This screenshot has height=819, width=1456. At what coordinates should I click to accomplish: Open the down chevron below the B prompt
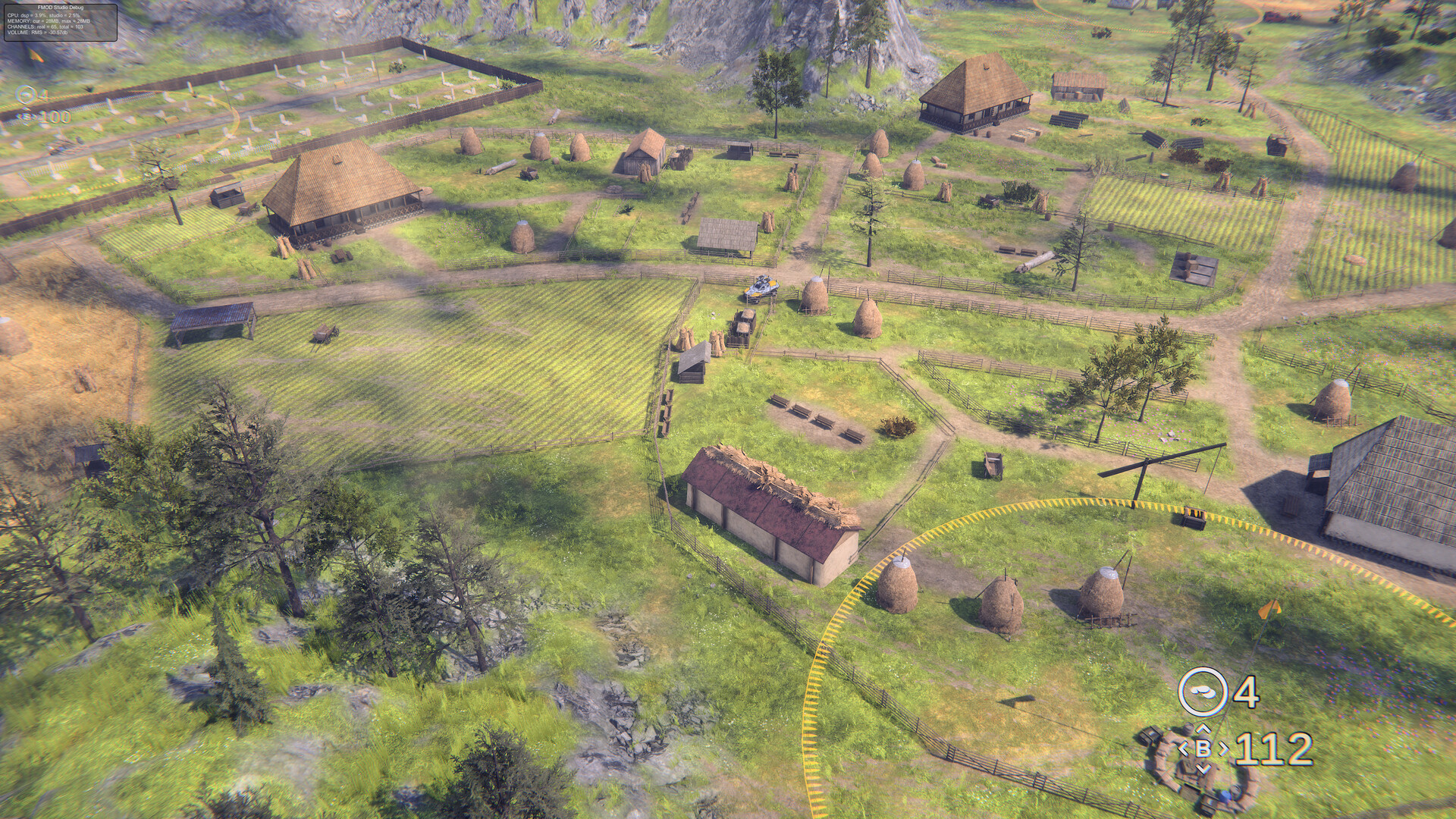1203,768
